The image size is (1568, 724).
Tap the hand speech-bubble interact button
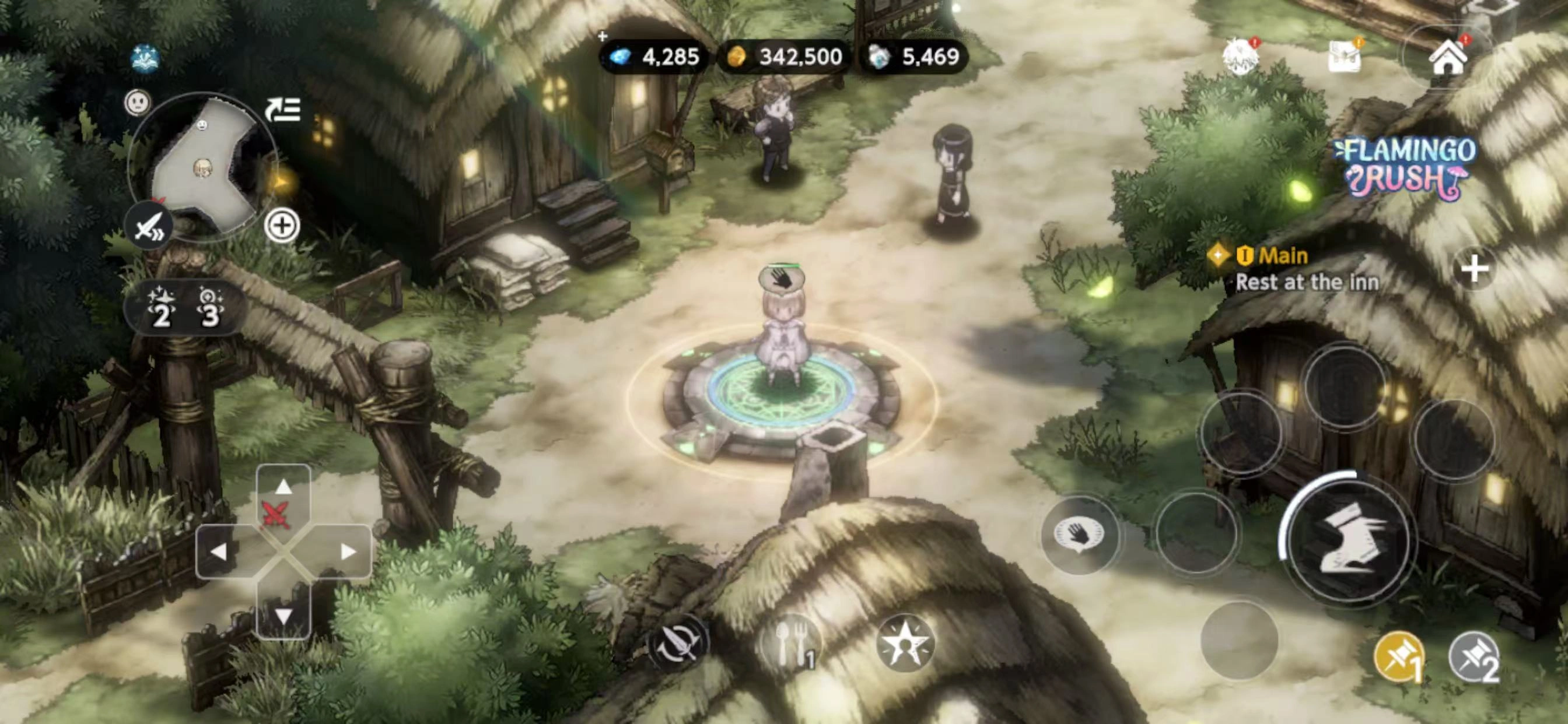(1079, 535)
